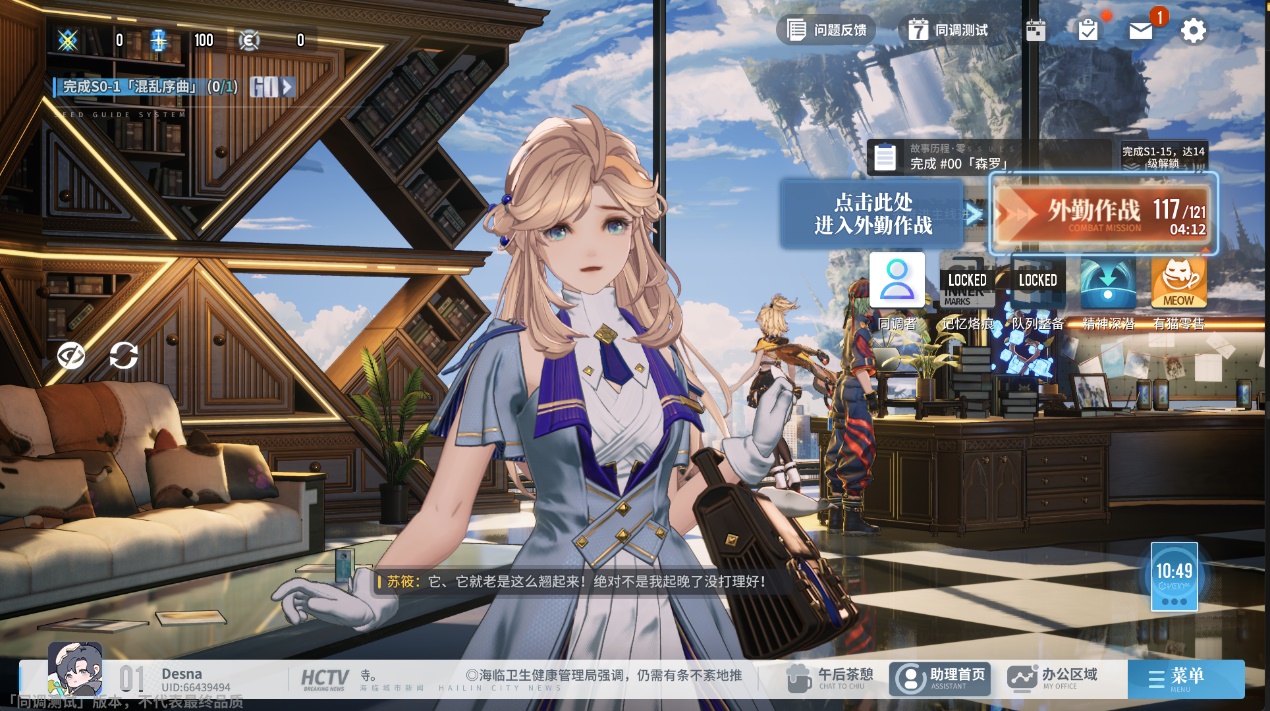
Task: Enter 外勤作战 Combat Mission
Action: coord(1103,213)
